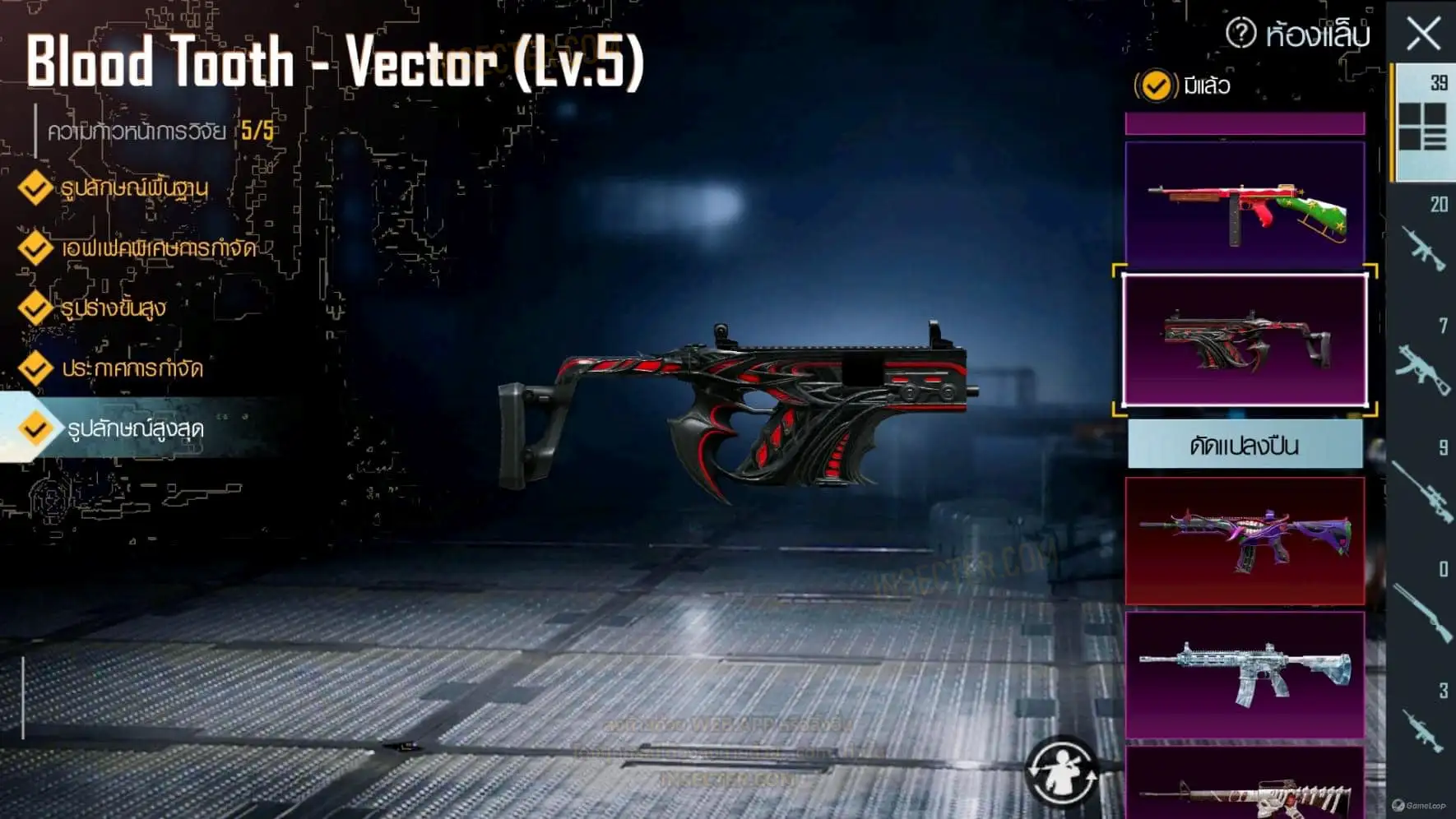Viewport: 1456px width, 819px height.
Task: Toggle the มีแล้ว owned filter
Action: coord(1156,86)
